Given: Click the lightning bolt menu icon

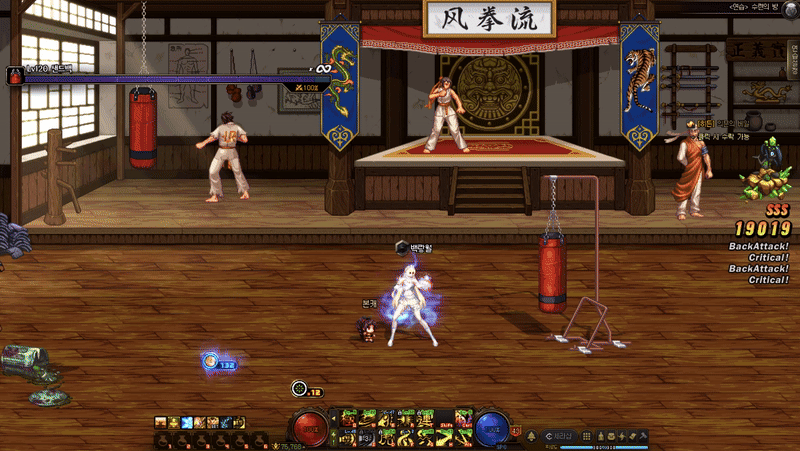Looking at the screenshot, I should coord(622,436).
